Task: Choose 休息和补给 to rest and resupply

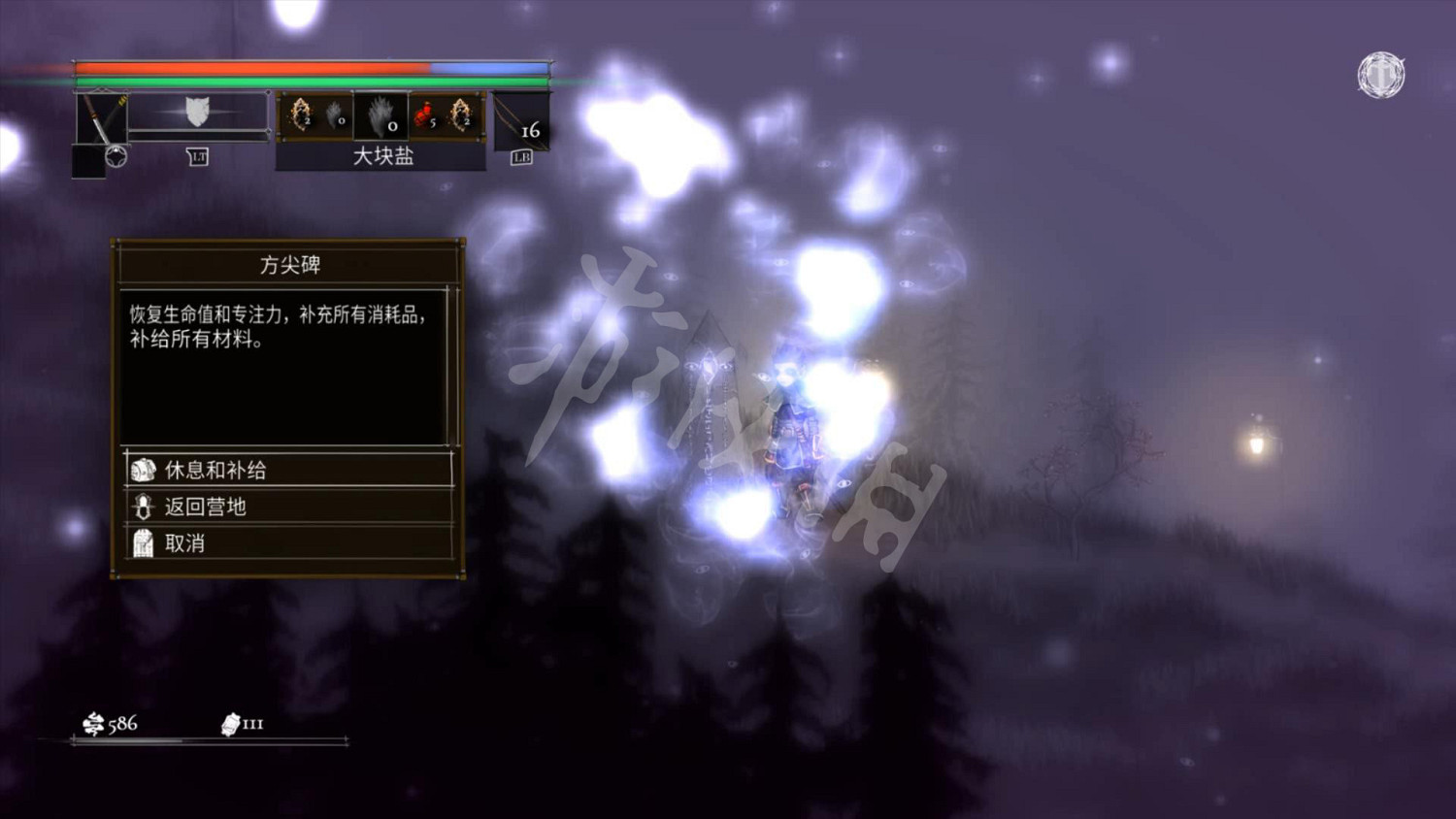Action: pyautogui.click(x=215, y=468)
